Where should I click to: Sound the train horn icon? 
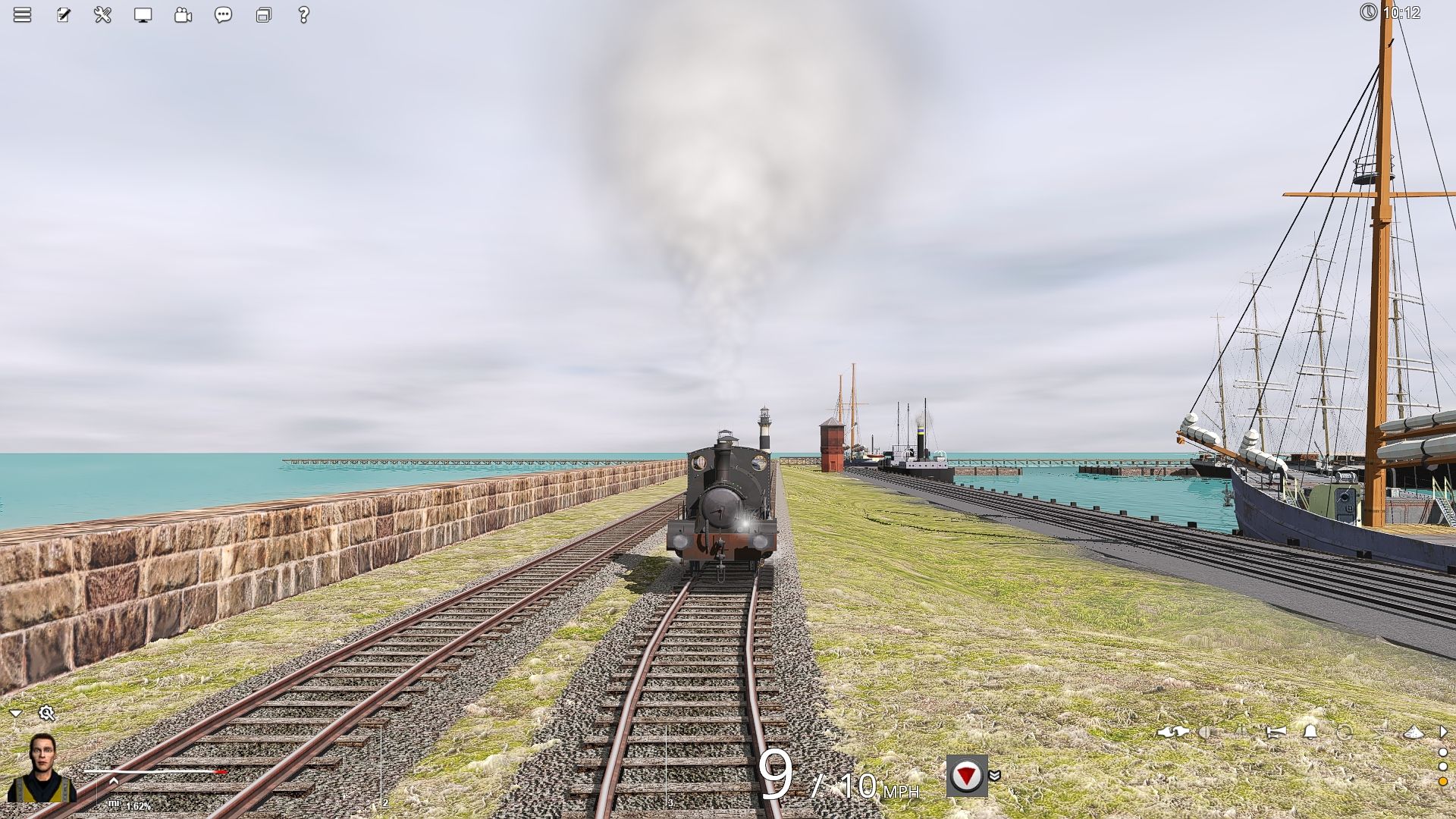click(1276, 733)
